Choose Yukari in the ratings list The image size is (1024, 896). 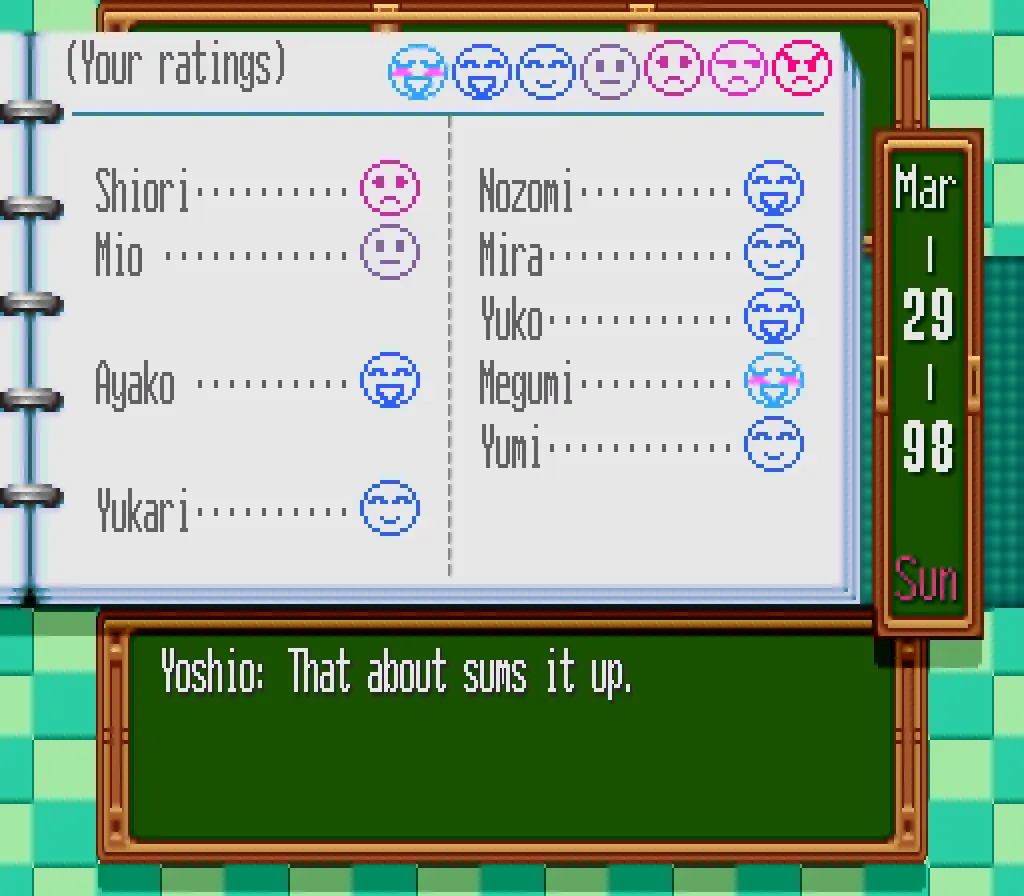256,510
